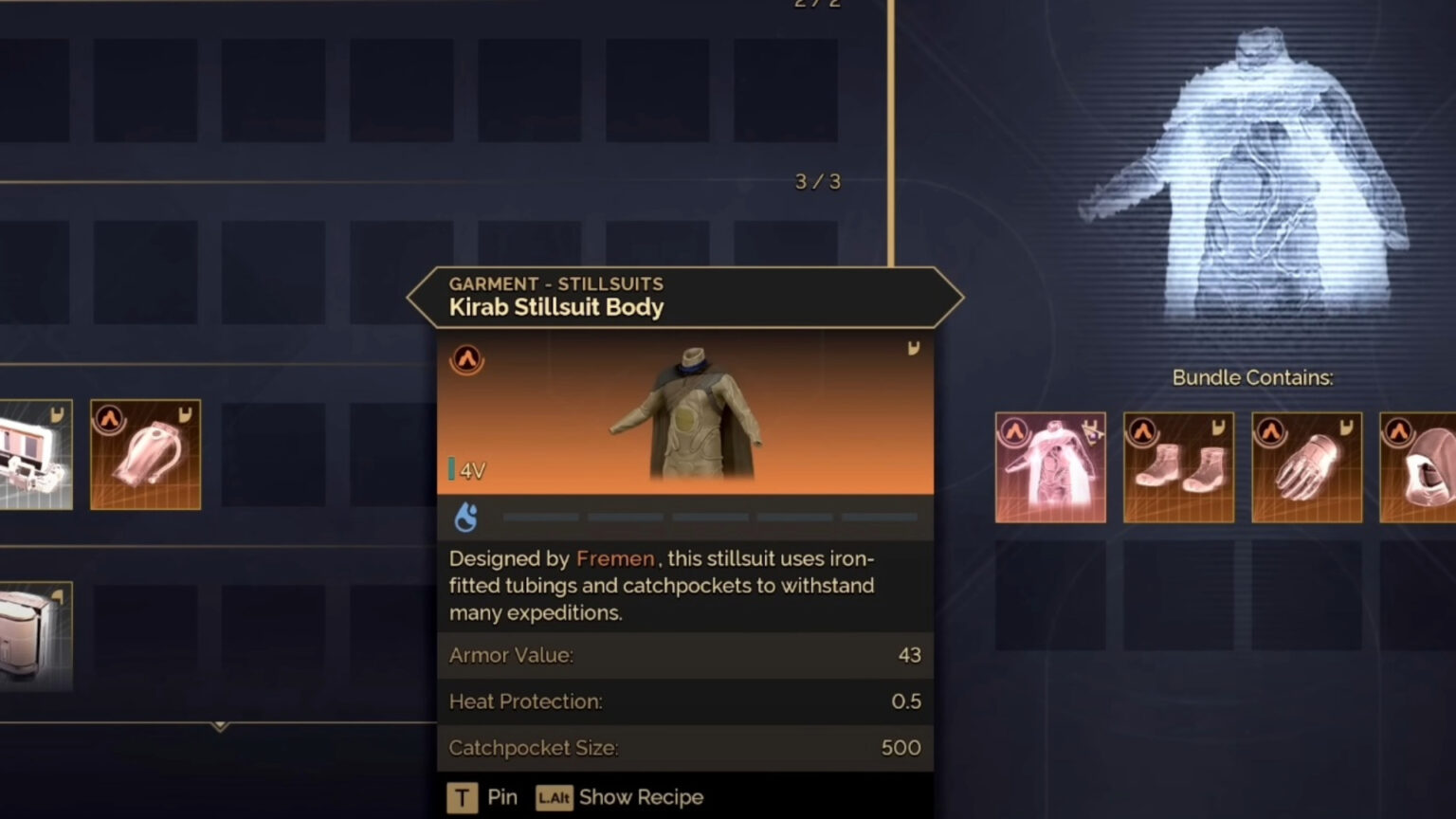Click the Fremen text in the item description
Viewport: 1456px width, 819px height.
614,559
